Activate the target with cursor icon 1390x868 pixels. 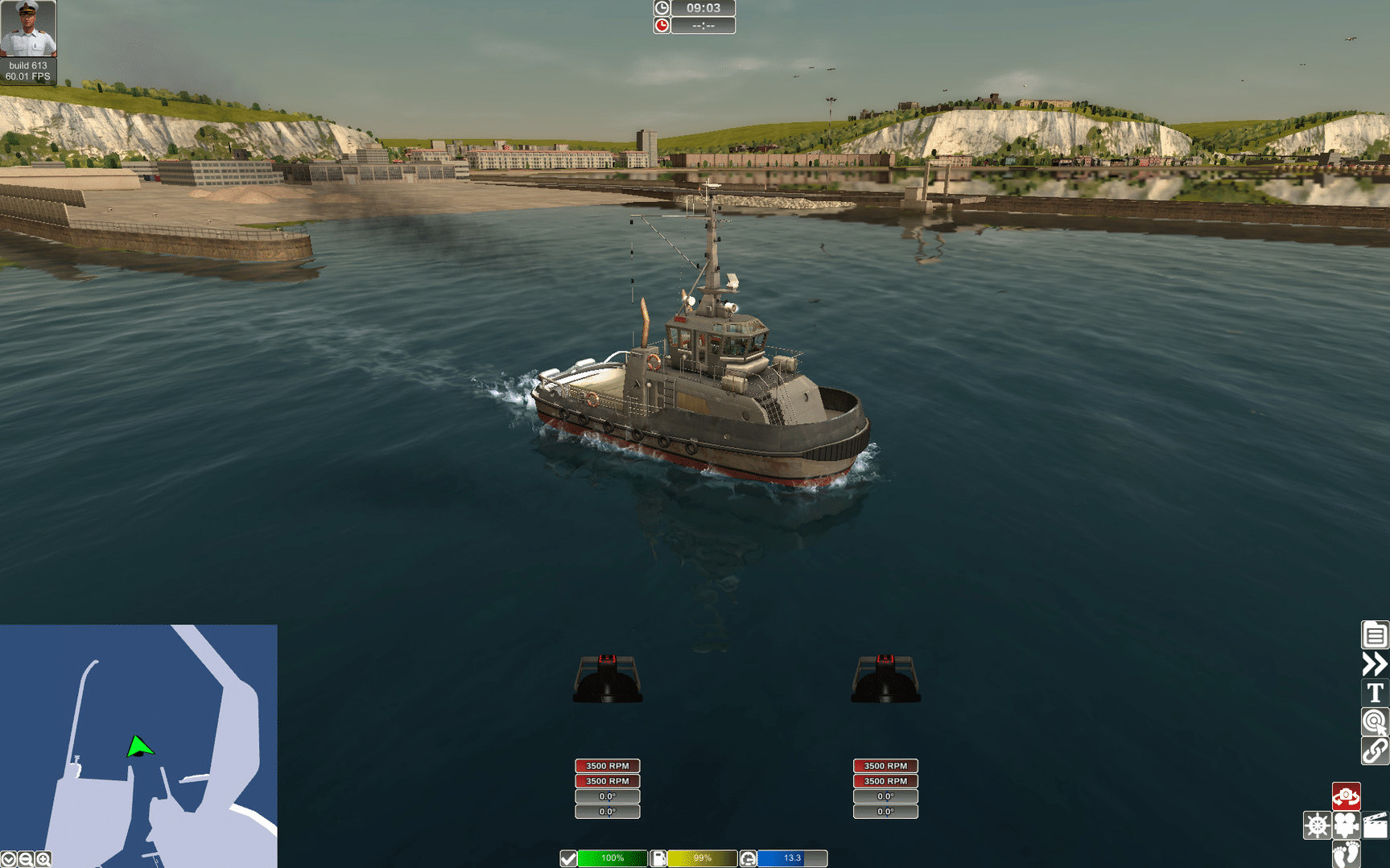tap(1374, 722)
